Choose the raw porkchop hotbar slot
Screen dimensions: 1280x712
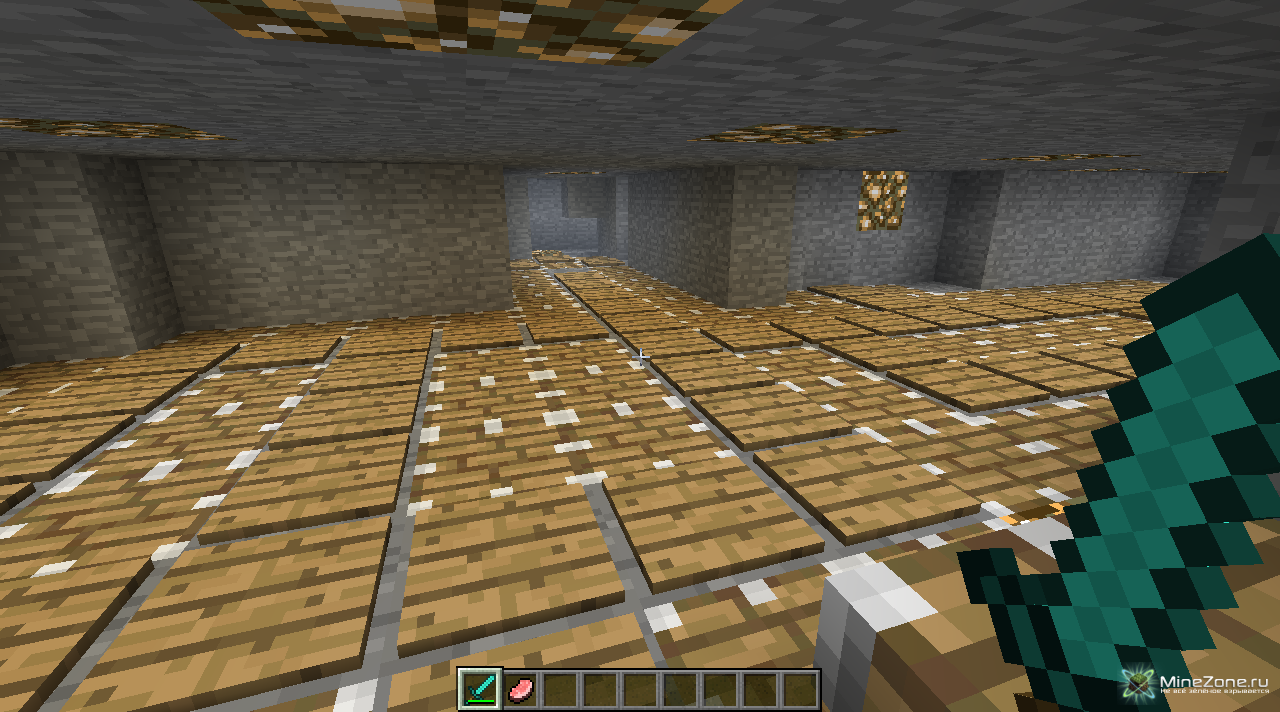coord(520,690)
